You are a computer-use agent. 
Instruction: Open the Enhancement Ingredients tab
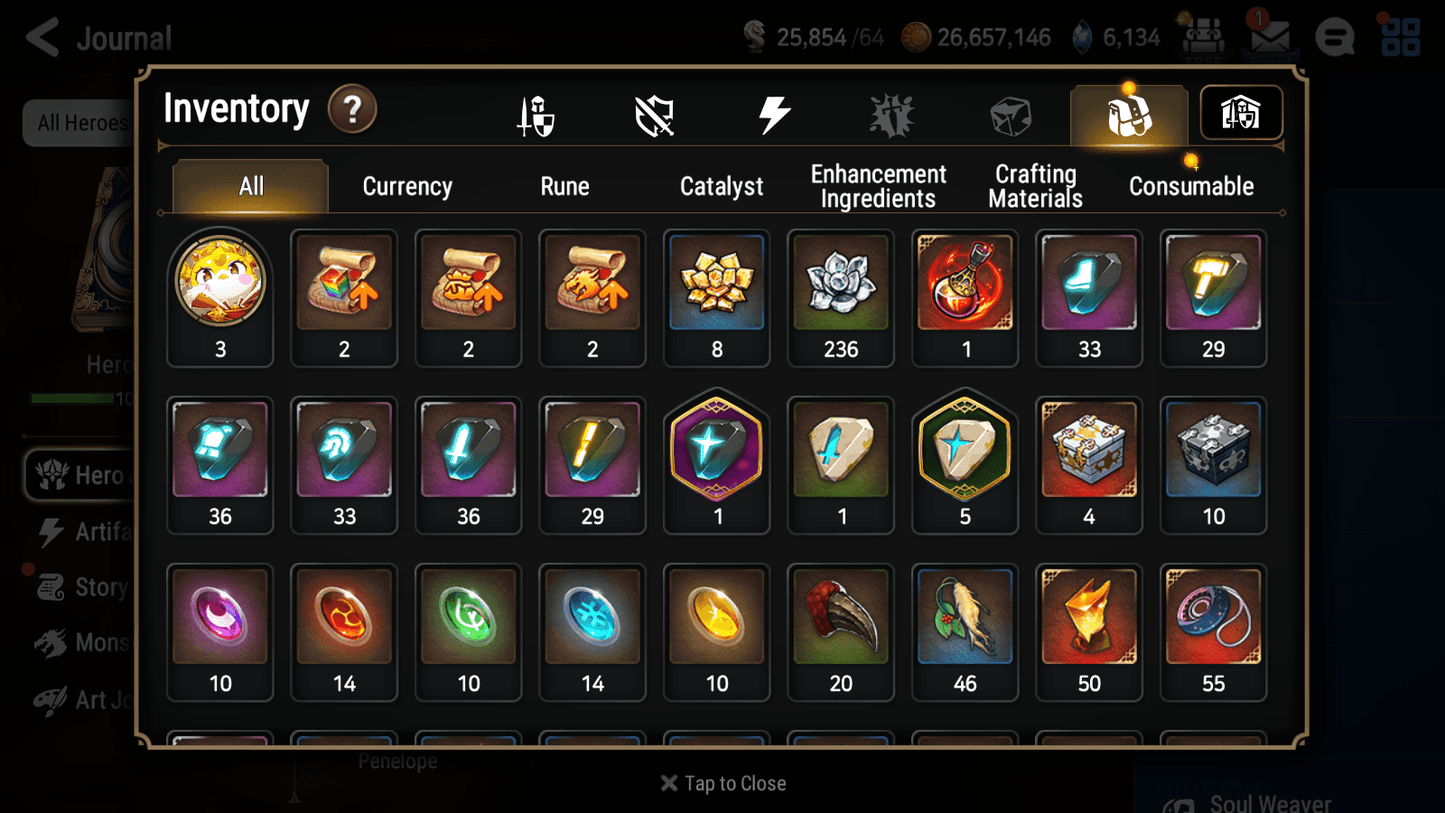pyautogui.click(x=878, y=186)
